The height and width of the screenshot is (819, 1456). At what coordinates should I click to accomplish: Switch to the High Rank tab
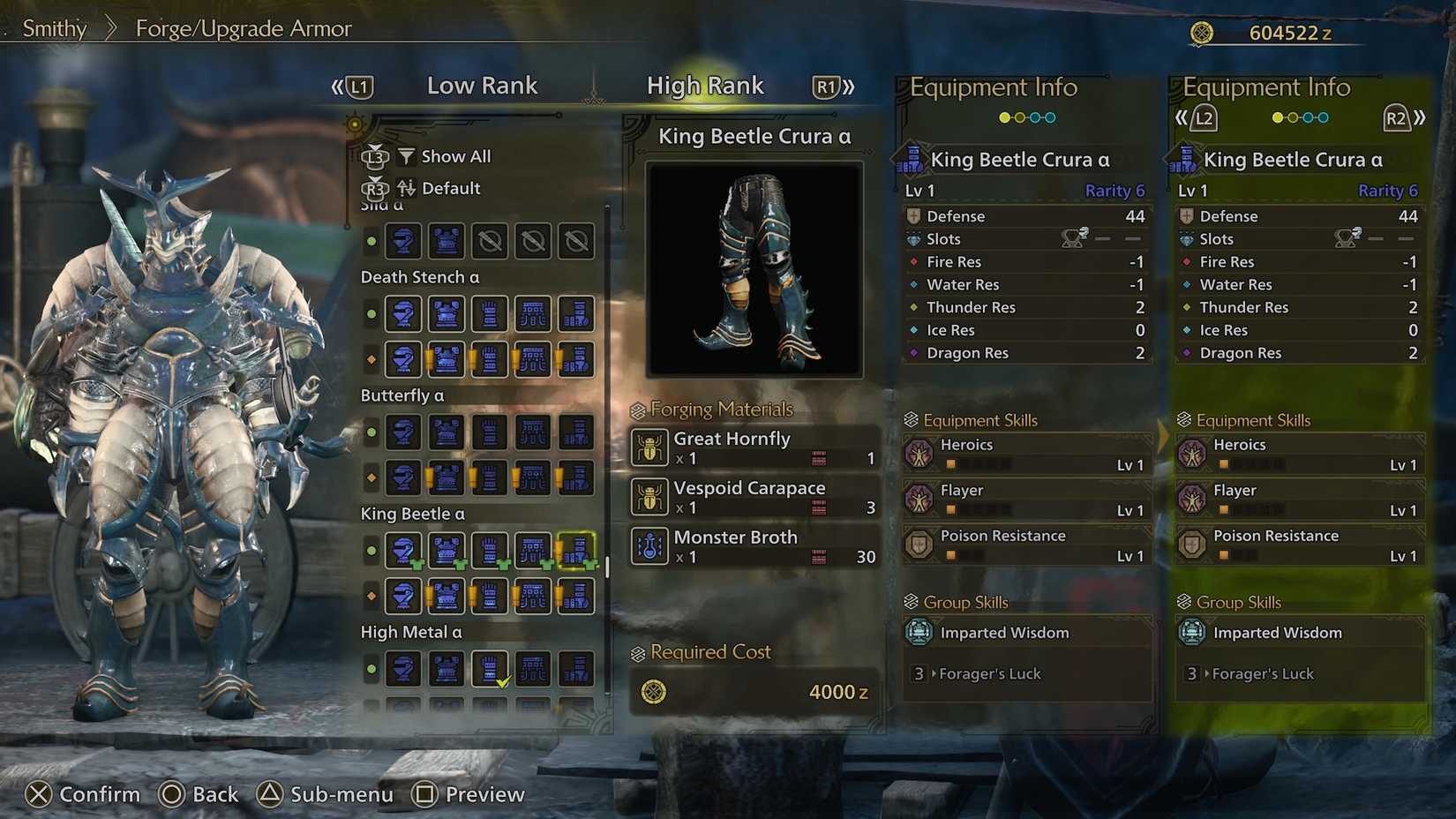tap(705, 86)
